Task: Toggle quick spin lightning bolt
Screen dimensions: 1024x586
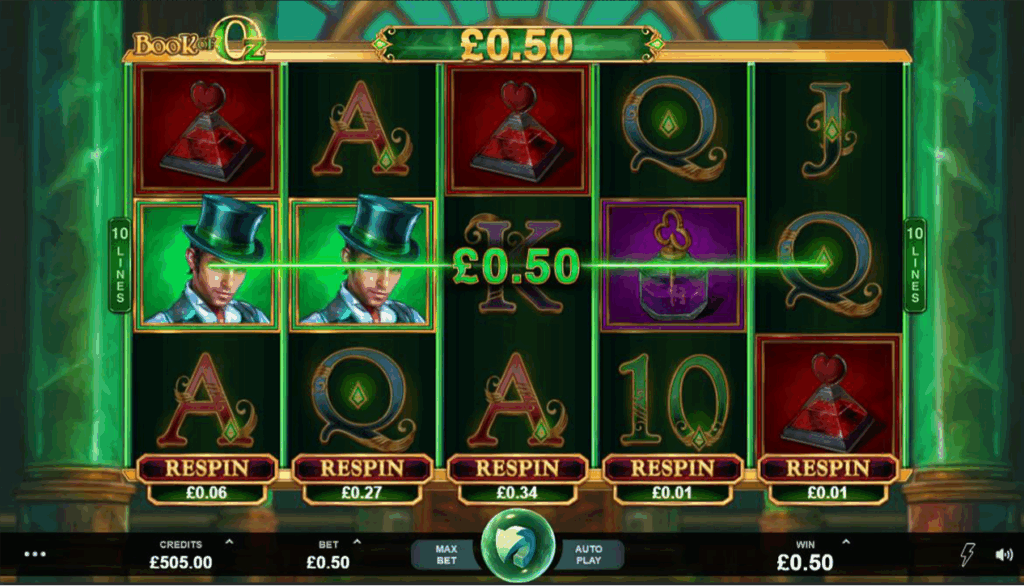Action: pyautogui.click(x=967, y=554)
